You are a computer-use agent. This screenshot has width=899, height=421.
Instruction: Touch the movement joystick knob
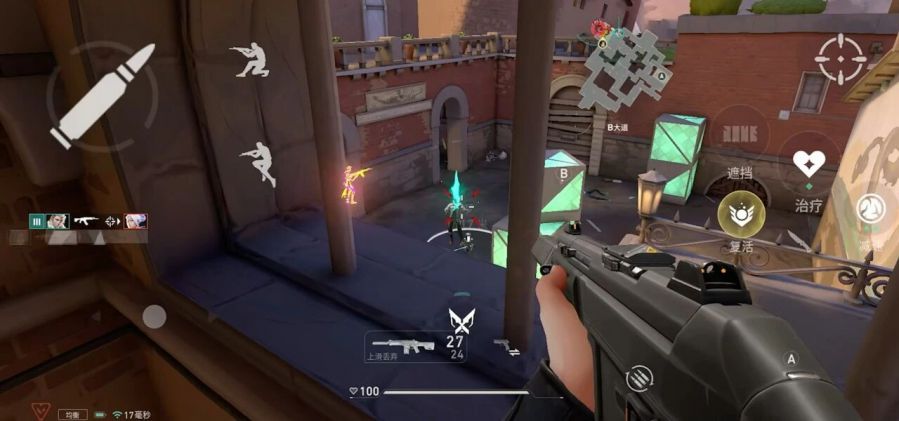[x=154, y=317]
